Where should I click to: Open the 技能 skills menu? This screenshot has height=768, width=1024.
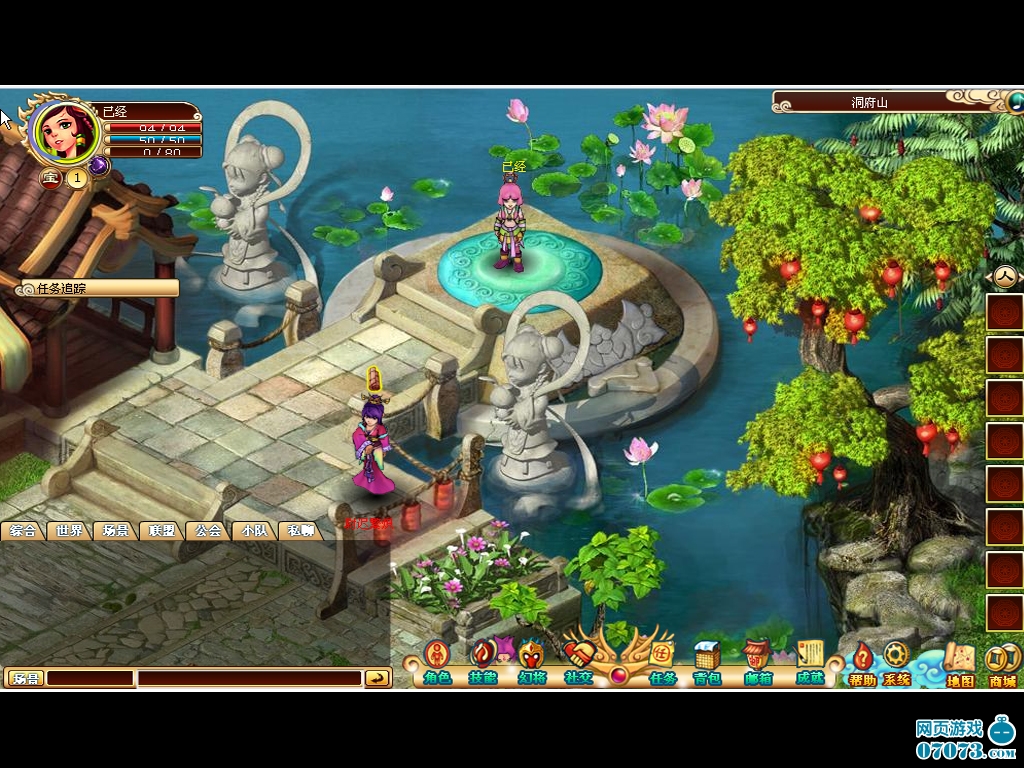click(482, 660)
